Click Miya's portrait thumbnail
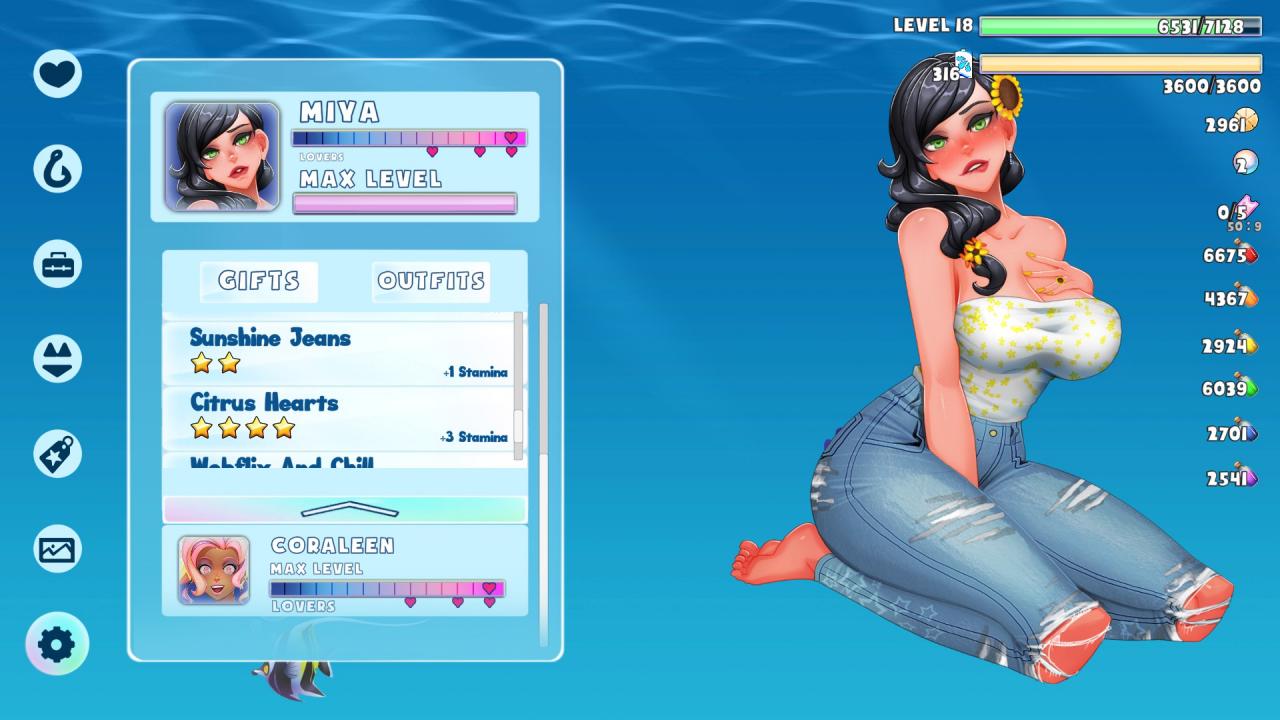Image resolution: width=1280 pixels, height=720 pixels. click(x=222, y=156)
